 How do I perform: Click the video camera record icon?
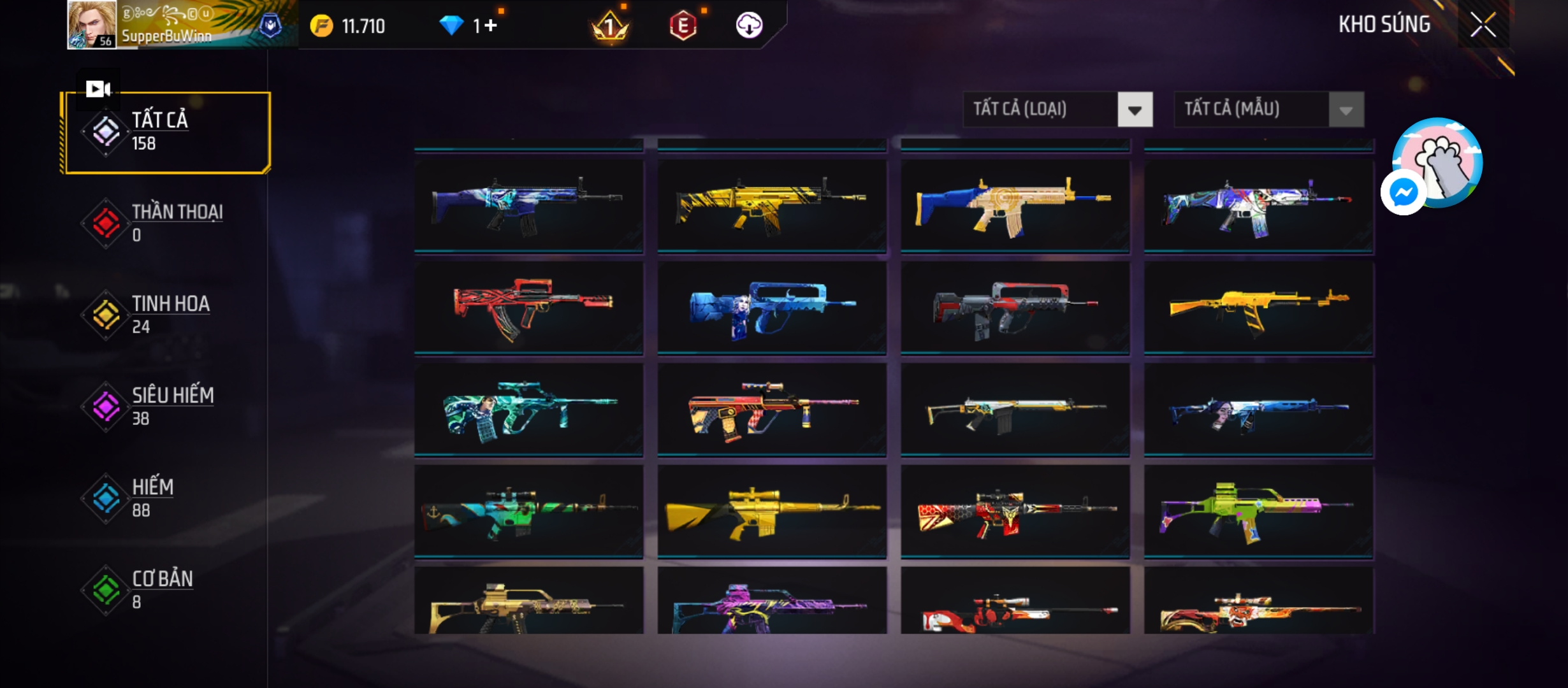(98, 89)
